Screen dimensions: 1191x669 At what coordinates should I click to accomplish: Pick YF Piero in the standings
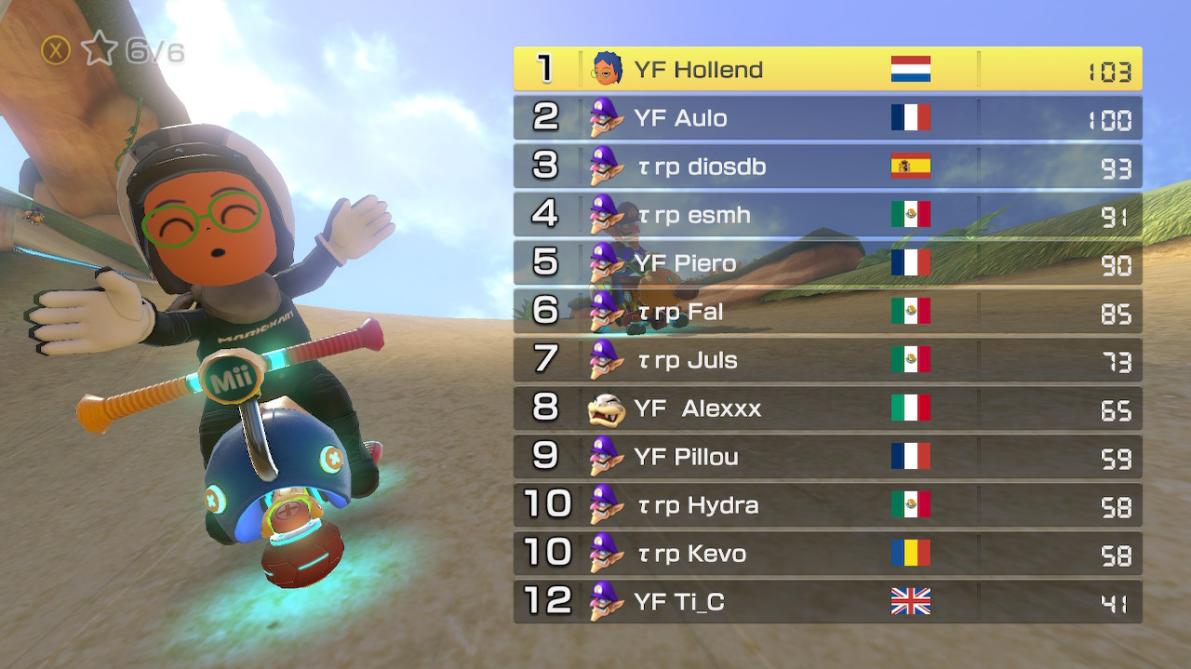point(827,263)
